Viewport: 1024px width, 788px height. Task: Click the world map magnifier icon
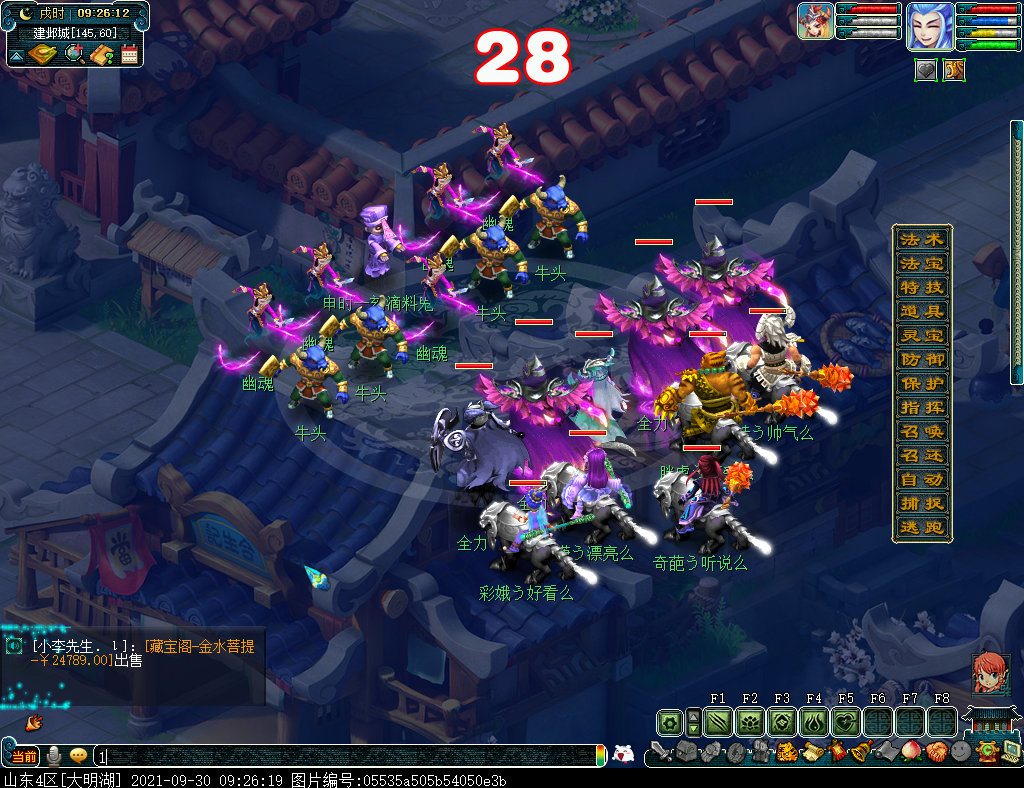(x=74, y=54)
